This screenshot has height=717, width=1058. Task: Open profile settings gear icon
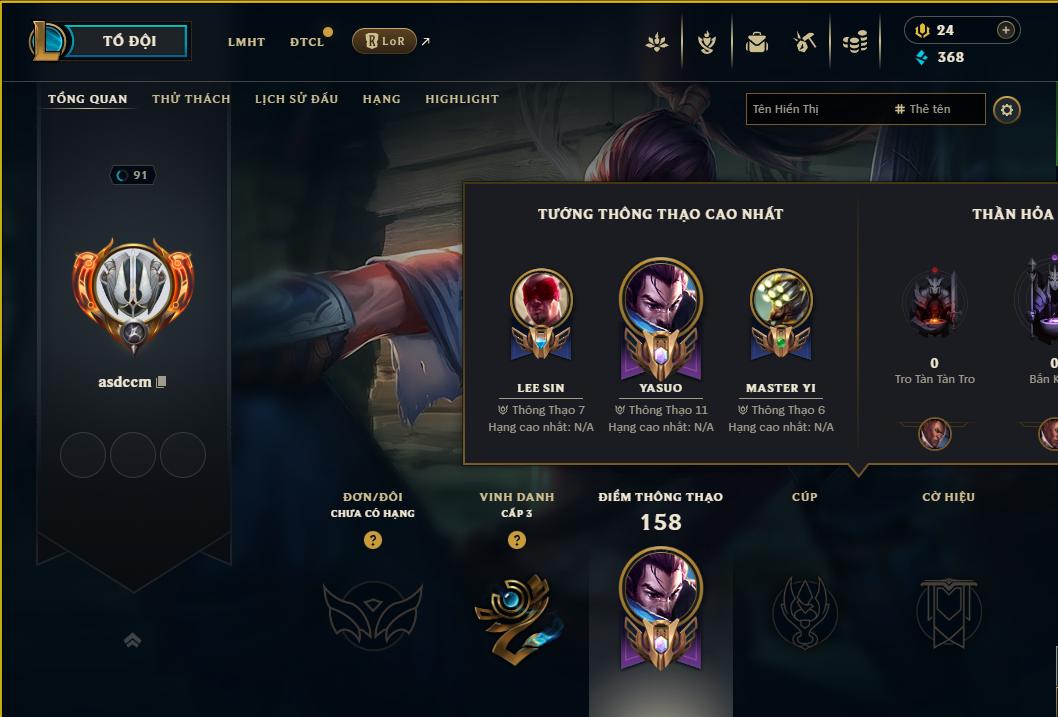[x=1007, y=109]
